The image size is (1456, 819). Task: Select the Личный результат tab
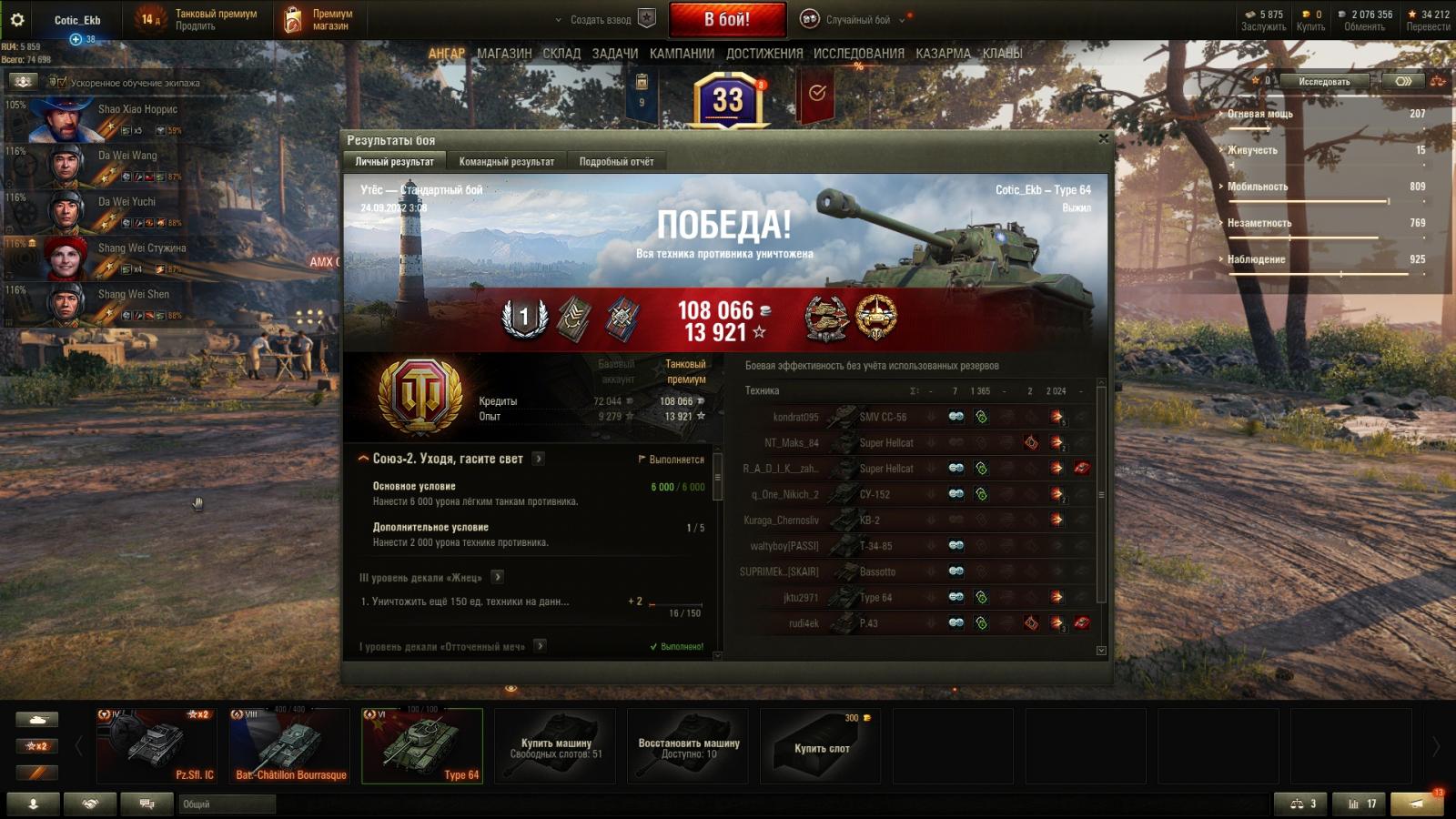(394, 161)
